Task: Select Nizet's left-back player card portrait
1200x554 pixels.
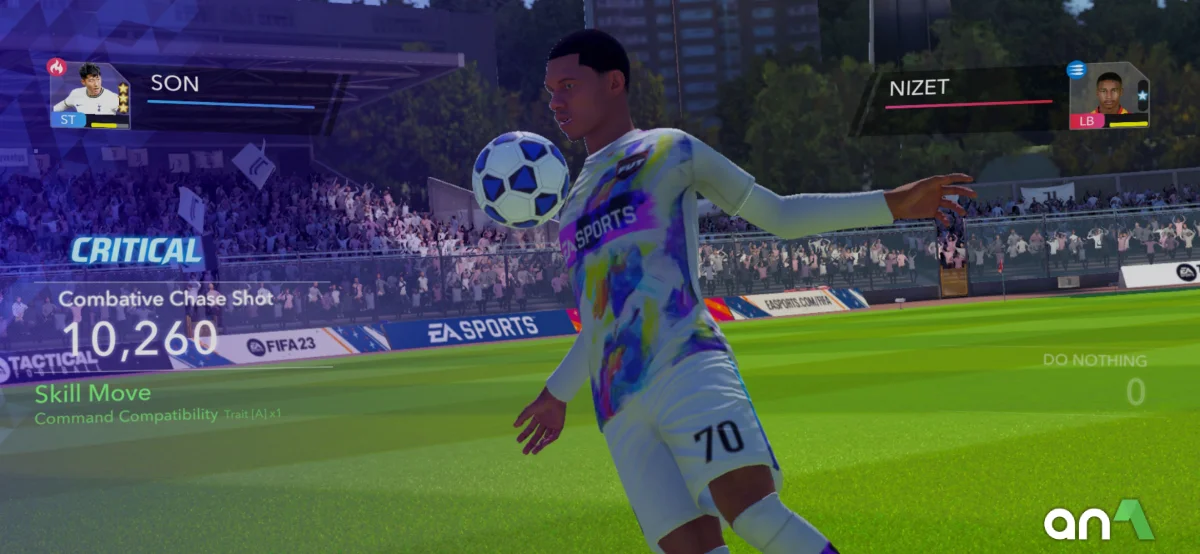Action: [x=1108, y=96]
